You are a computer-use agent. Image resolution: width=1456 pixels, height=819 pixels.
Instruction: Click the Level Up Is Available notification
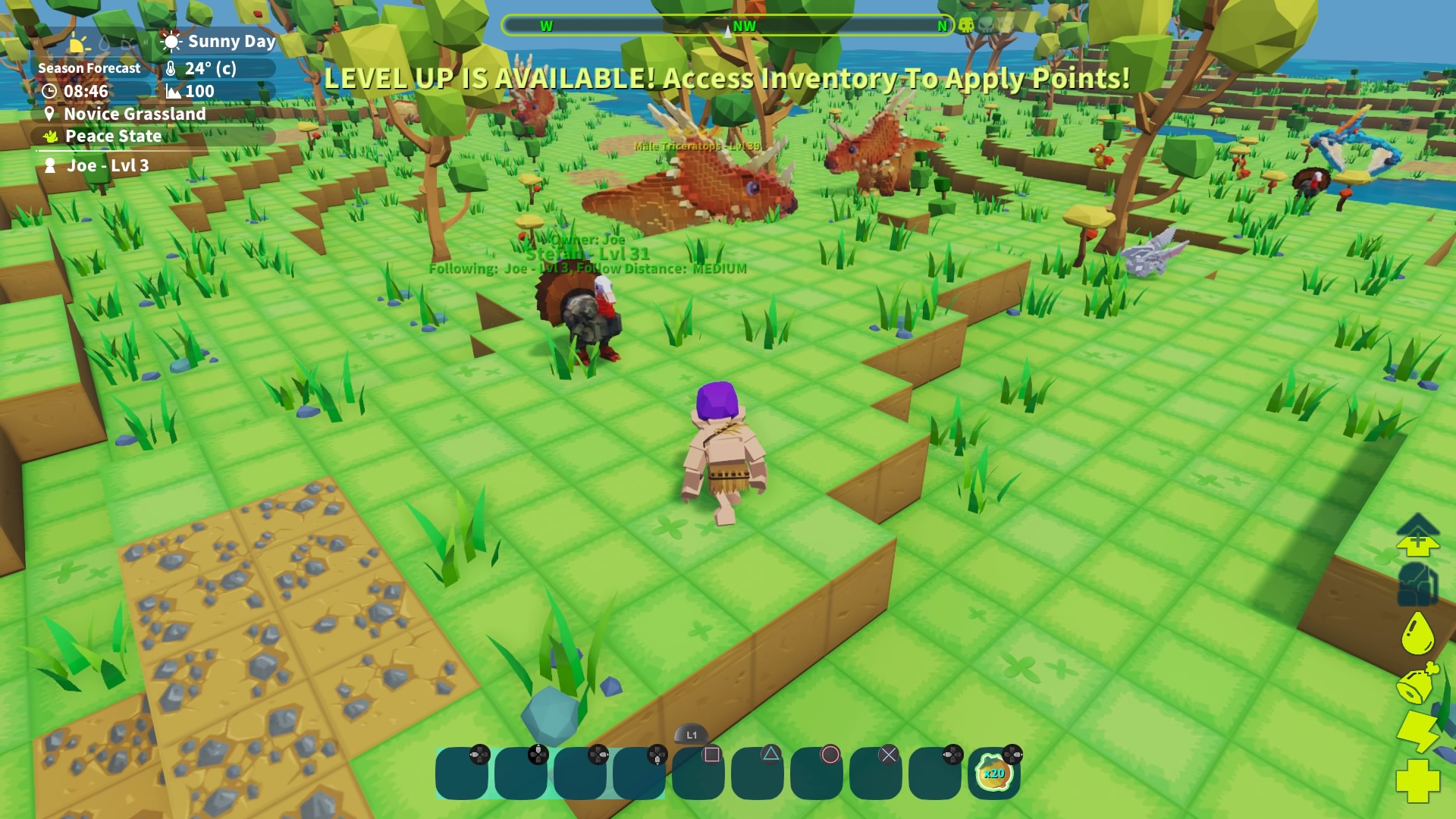point(726,78)
